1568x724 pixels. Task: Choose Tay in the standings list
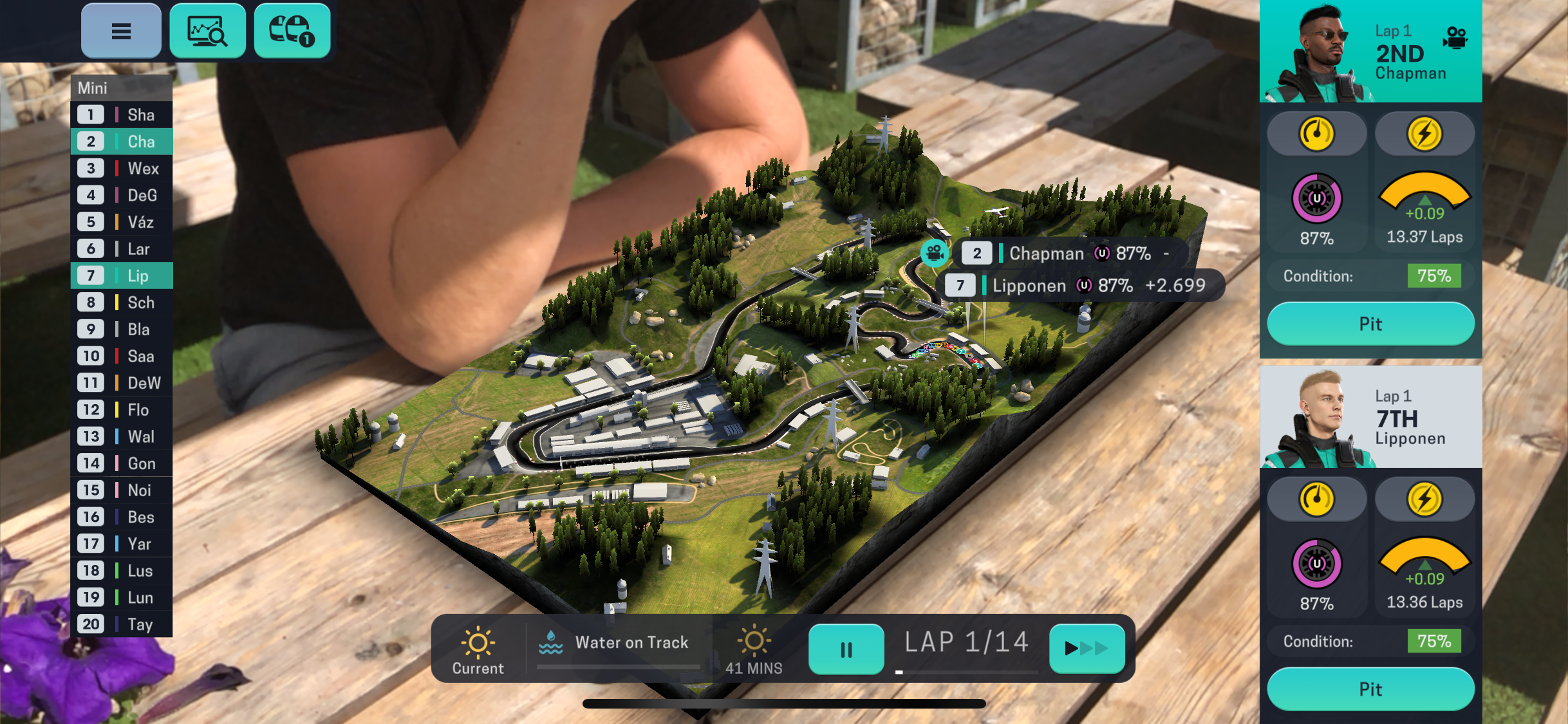(122, 624)
